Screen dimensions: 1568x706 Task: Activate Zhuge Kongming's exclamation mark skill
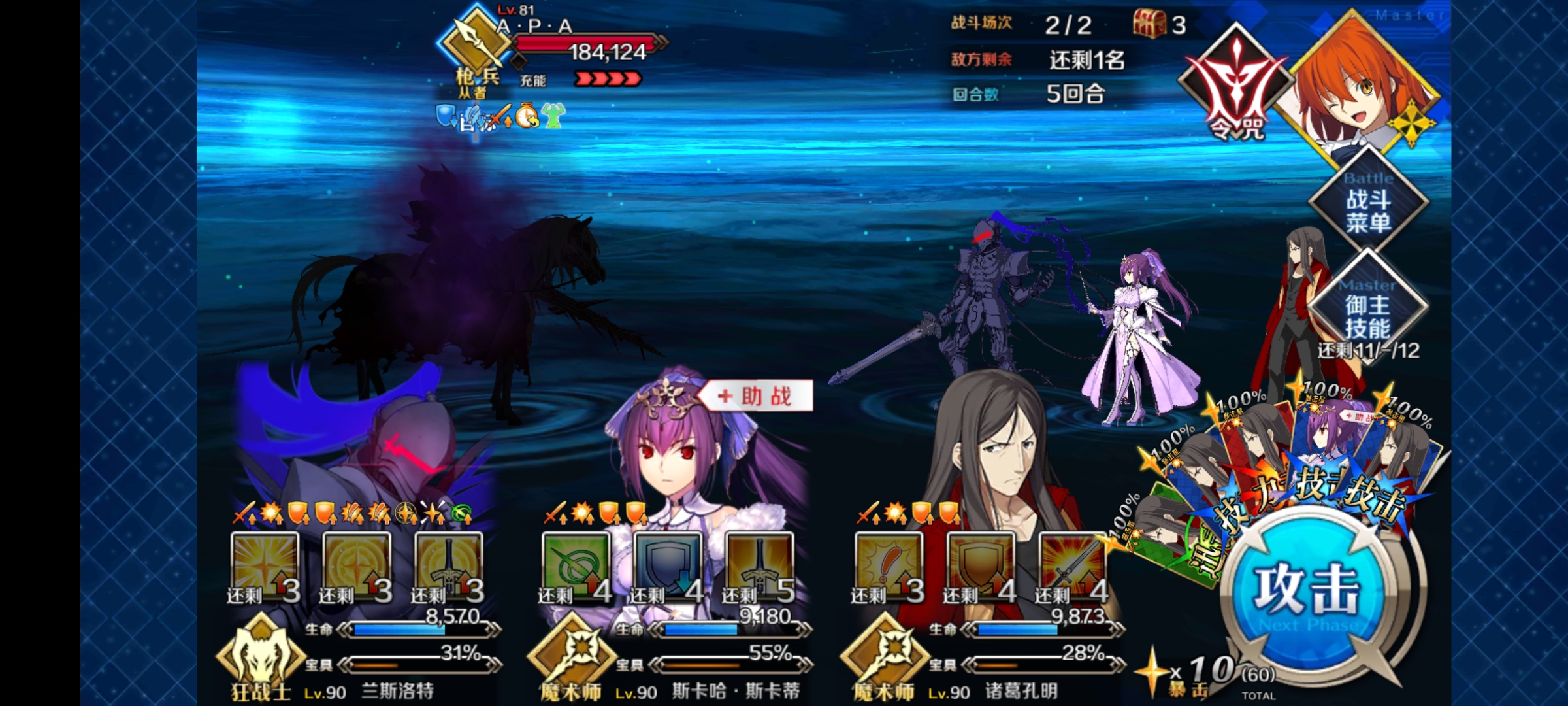(888, 567)
